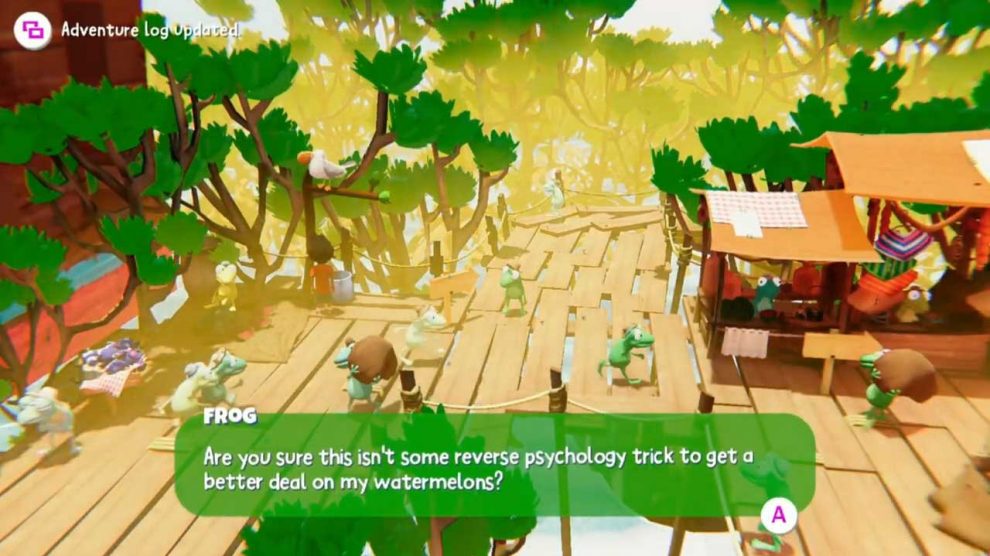Advance the Frog's watermelon dialogue box

778,516
